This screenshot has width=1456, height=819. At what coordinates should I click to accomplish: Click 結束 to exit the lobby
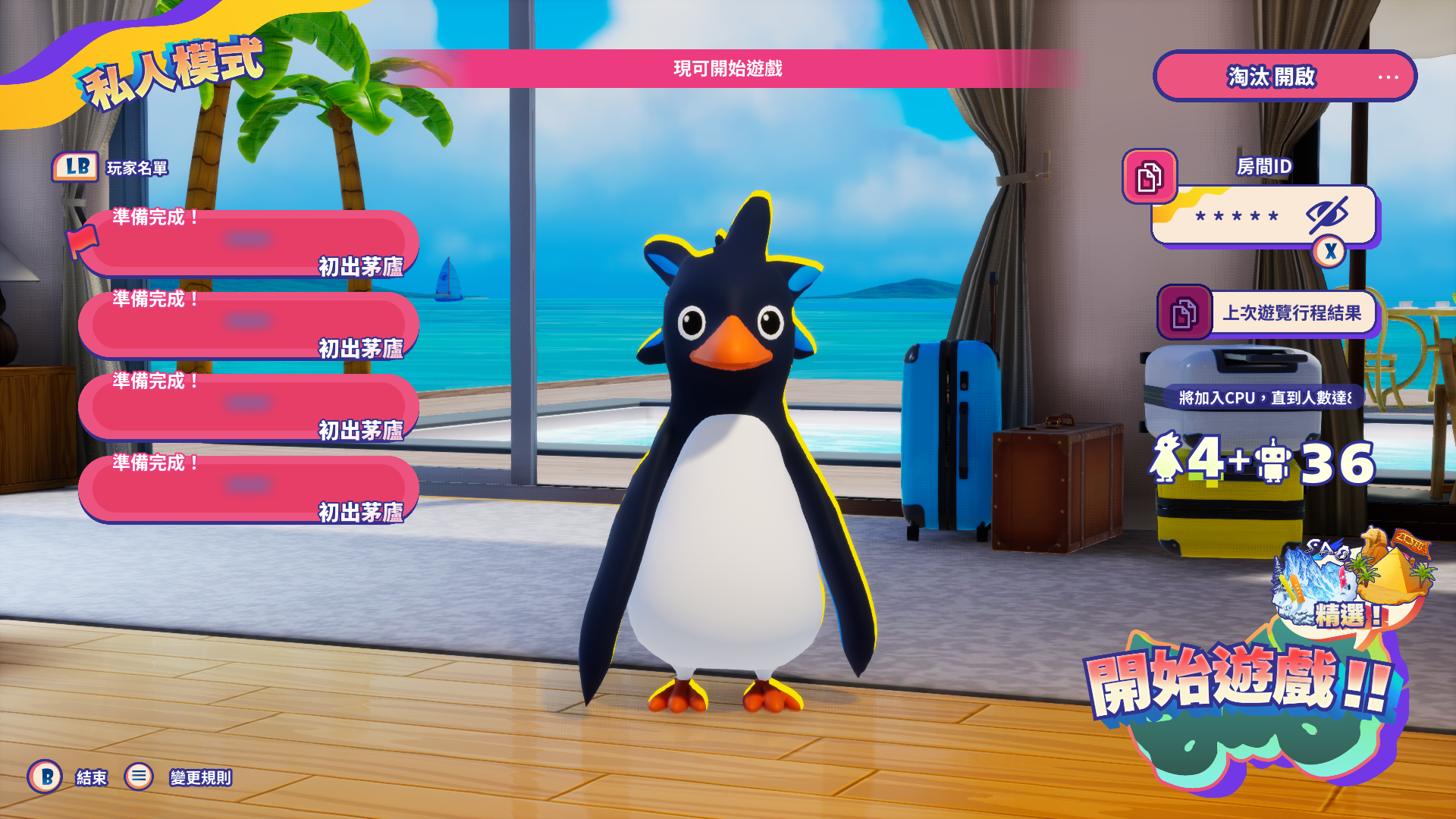(91, 777)
